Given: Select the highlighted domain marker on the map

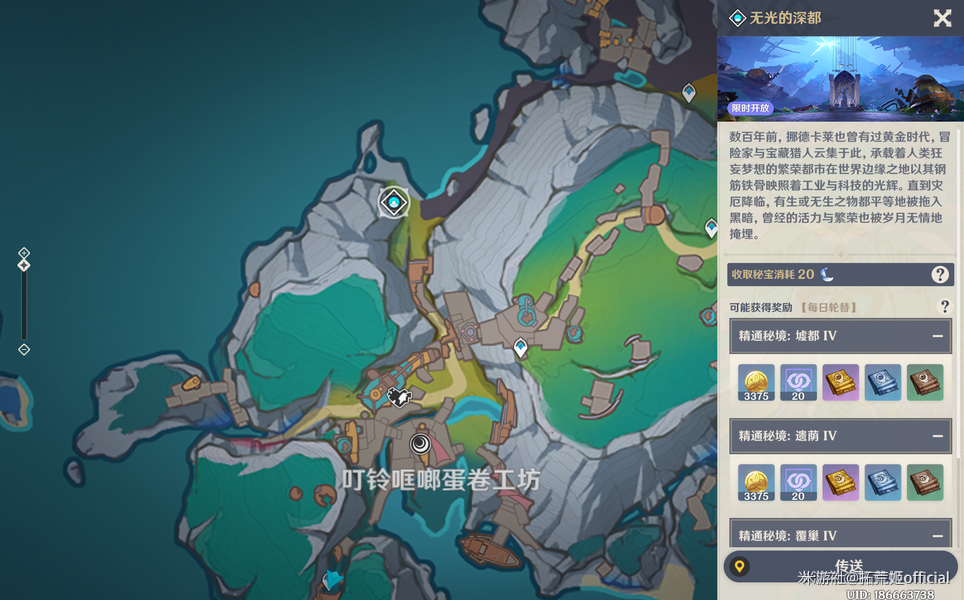Looking at the screenshot, I should (x=395, y=203).
